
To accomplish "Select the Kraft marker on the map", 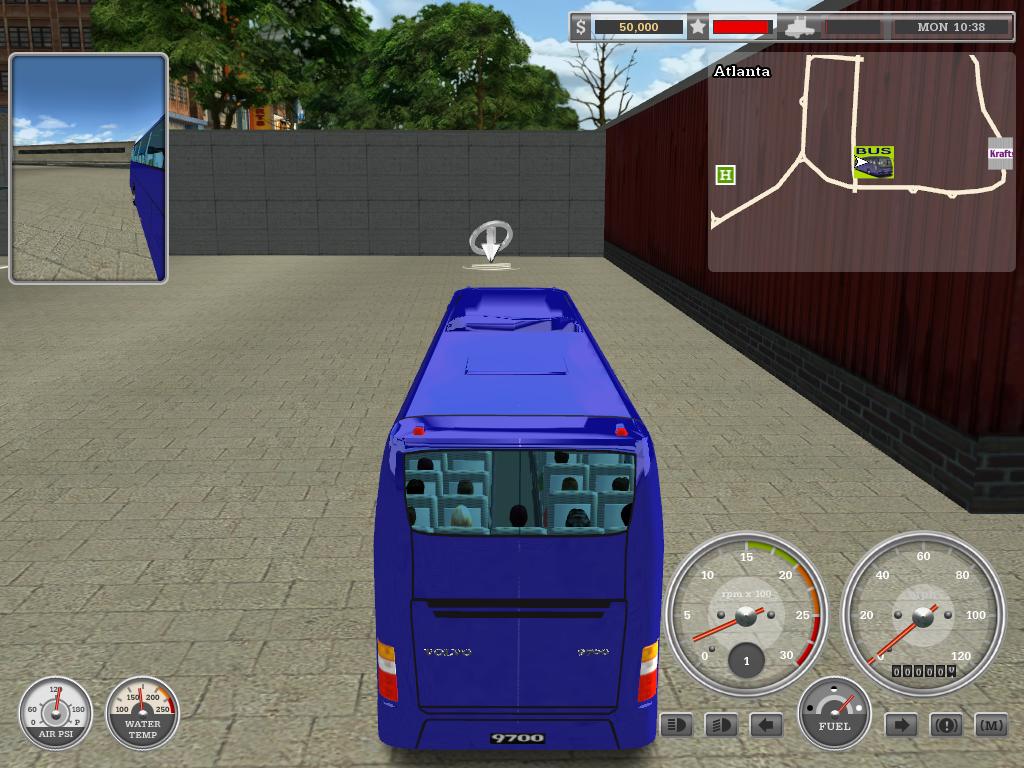I will tap(1000, 153).
